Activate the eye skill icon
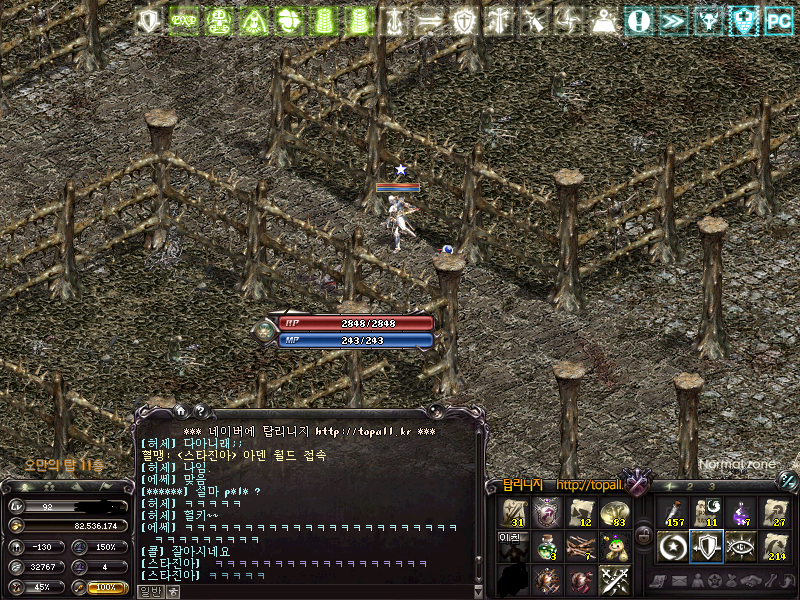 click(741, 546)
